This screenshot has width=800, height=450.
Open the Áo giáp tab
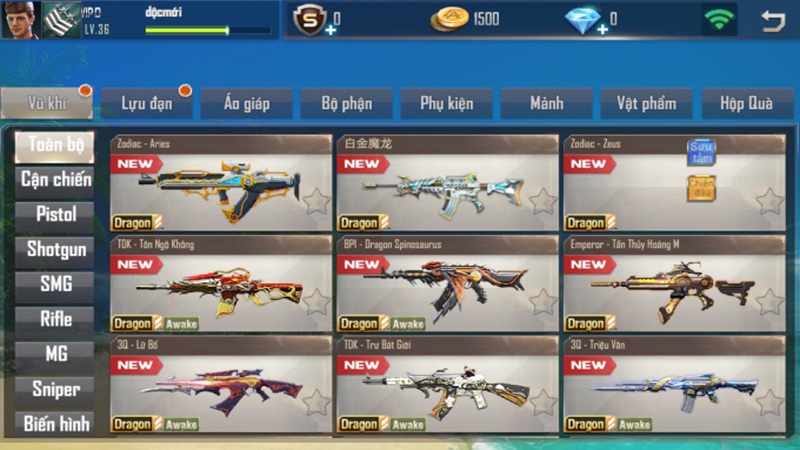tap(246, 103)
